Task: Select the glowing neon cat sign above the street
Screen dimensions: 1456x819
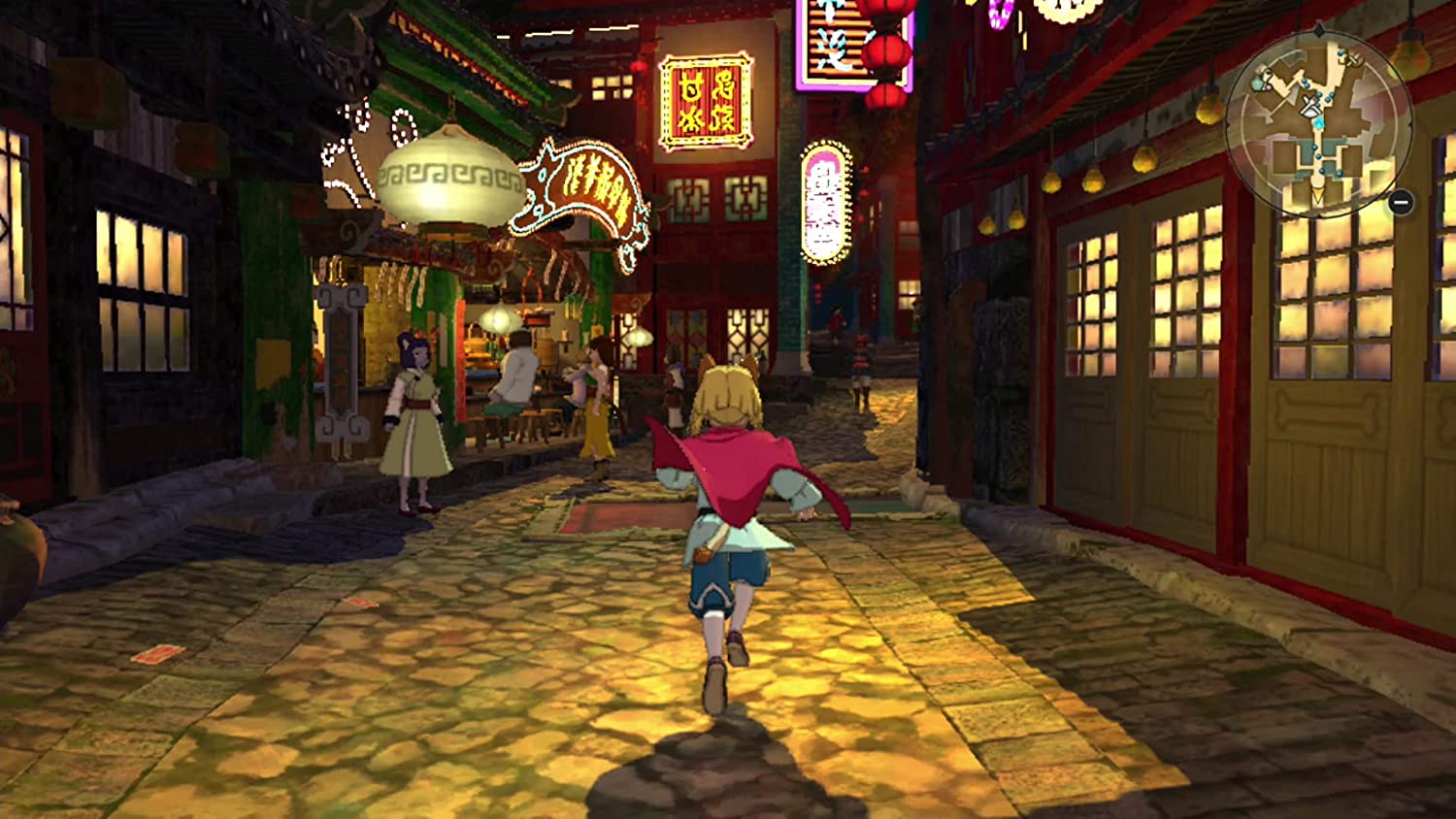Action: (582, 189)
